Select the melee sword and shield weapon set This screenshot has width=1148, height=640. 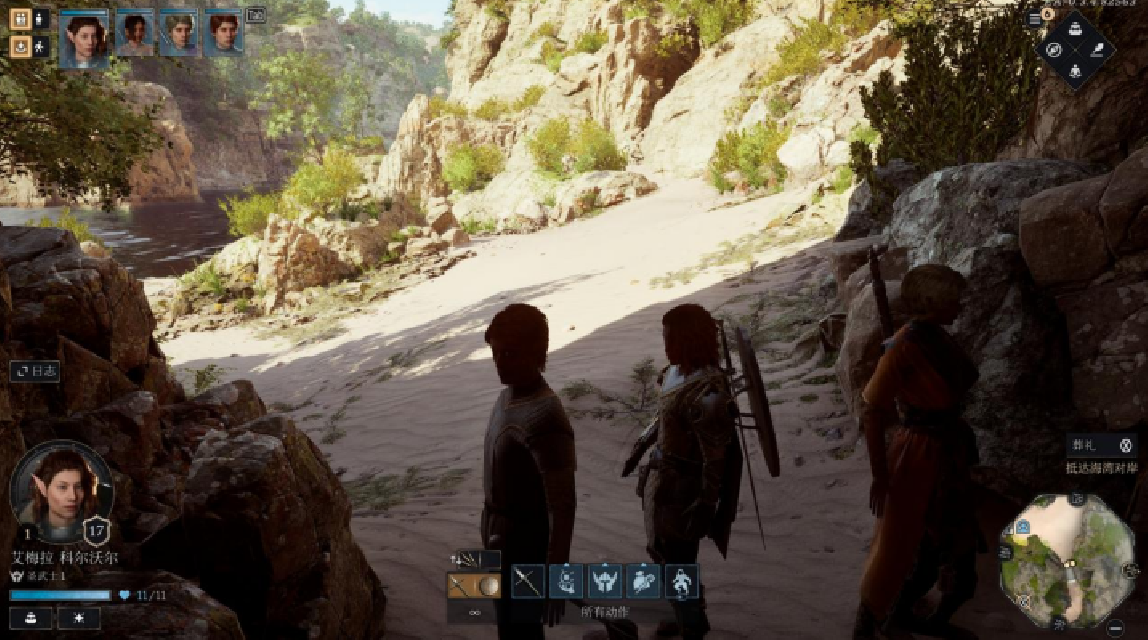(x=473, y=586)
